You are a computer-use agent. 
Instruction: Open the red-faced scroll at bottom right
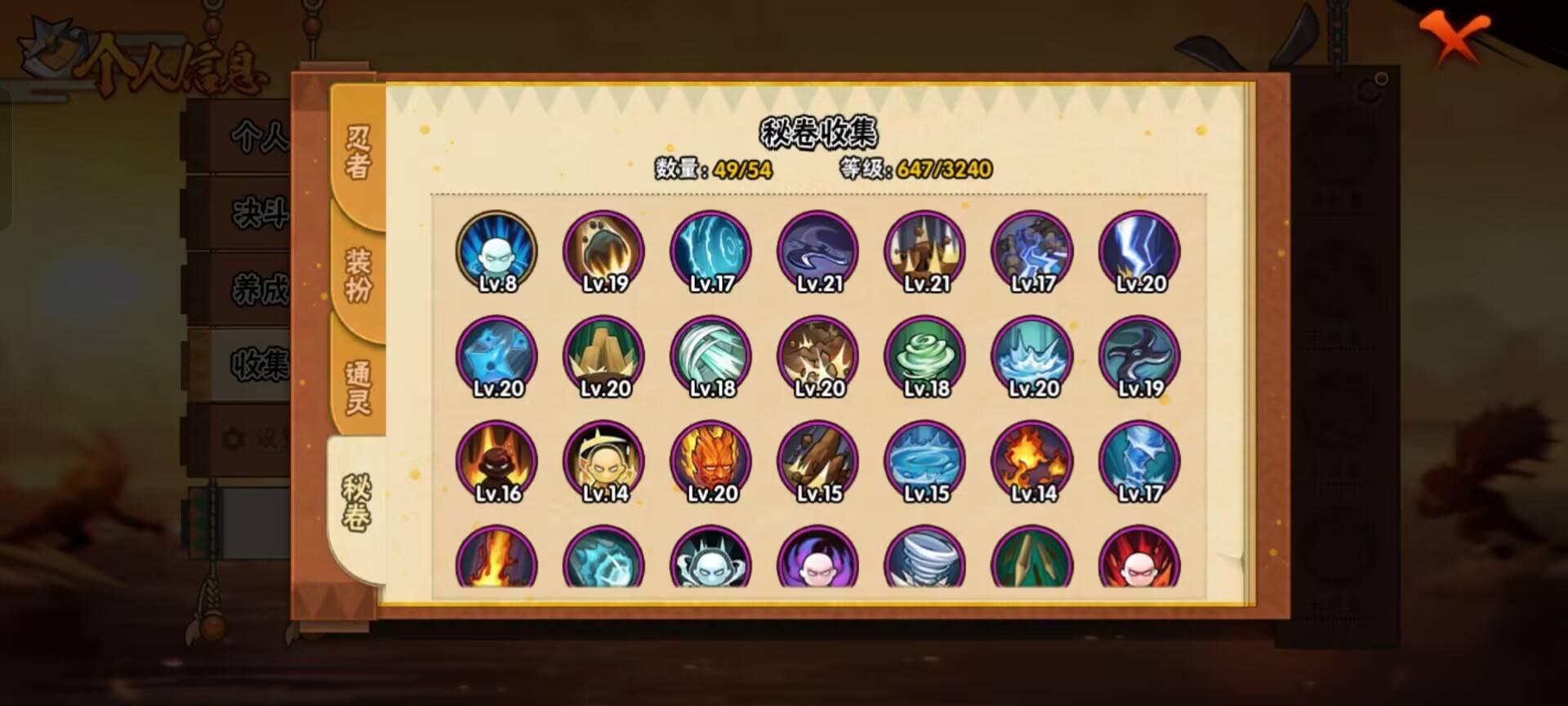(x=1139, y=564)
